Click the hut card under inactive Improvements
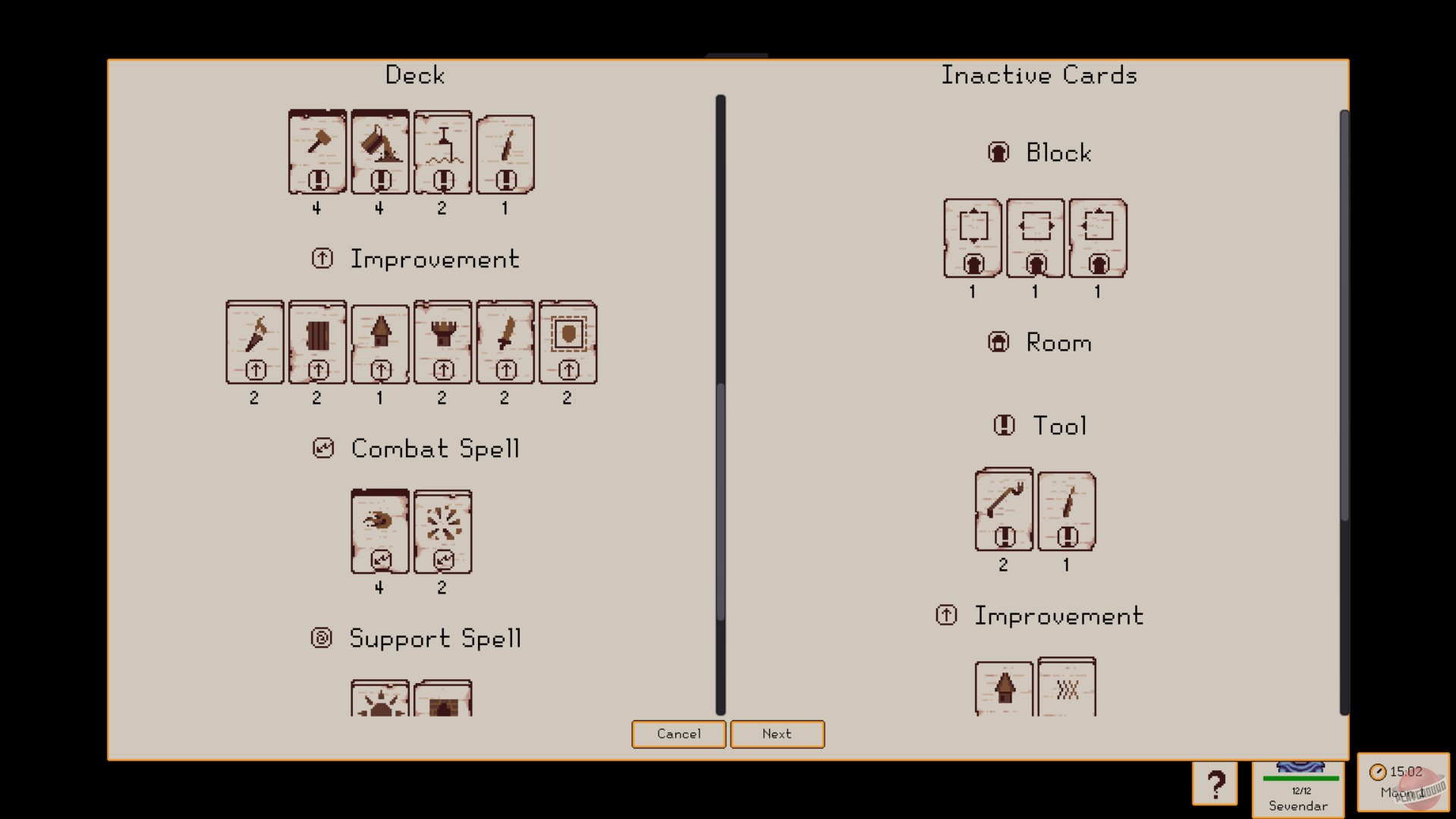This screenshot has width=1456, height=819. tap(1003, 687)
